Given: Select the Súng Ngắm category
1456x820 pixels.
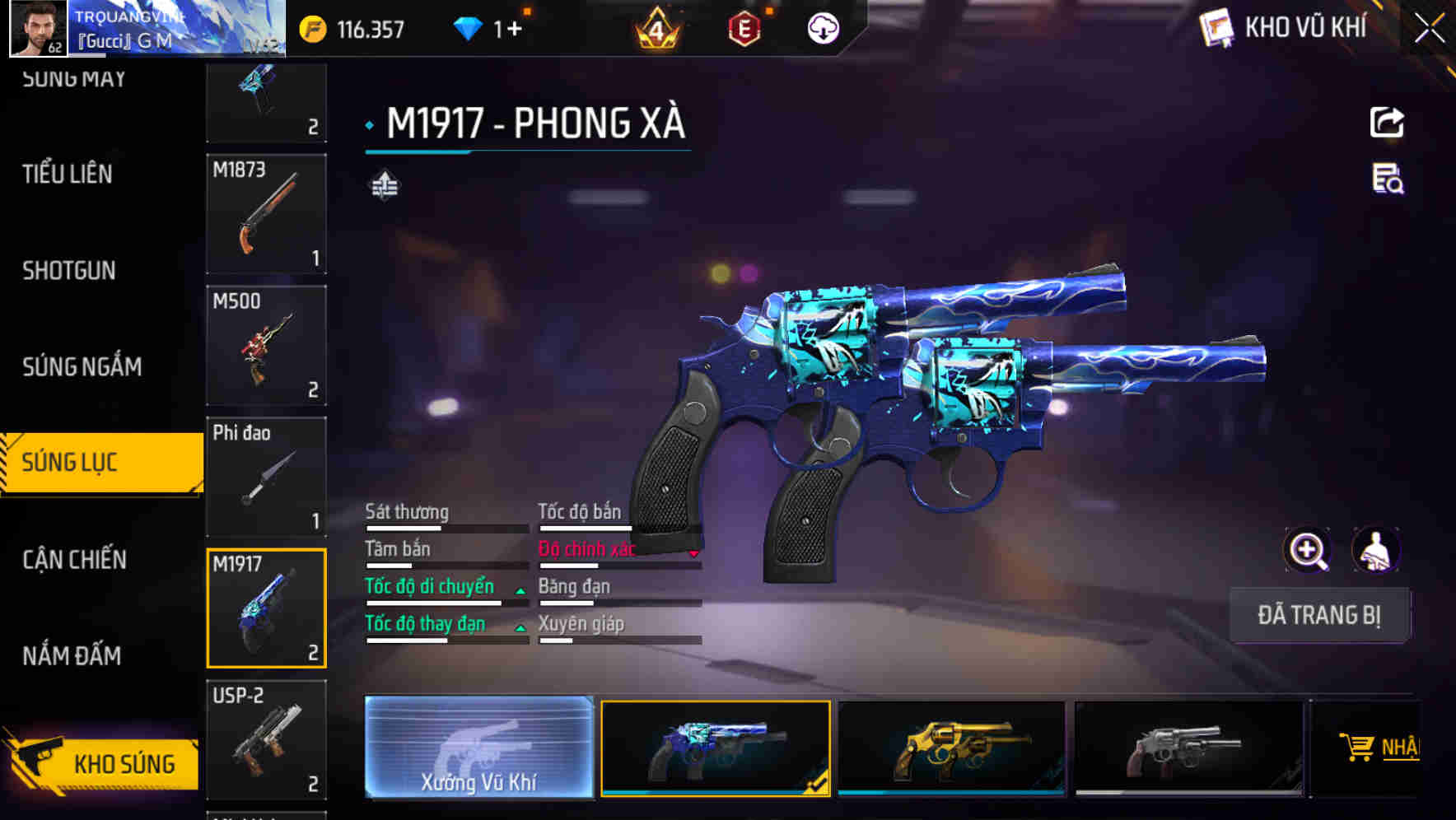Looking at the screenshot, I should (82, 366).
